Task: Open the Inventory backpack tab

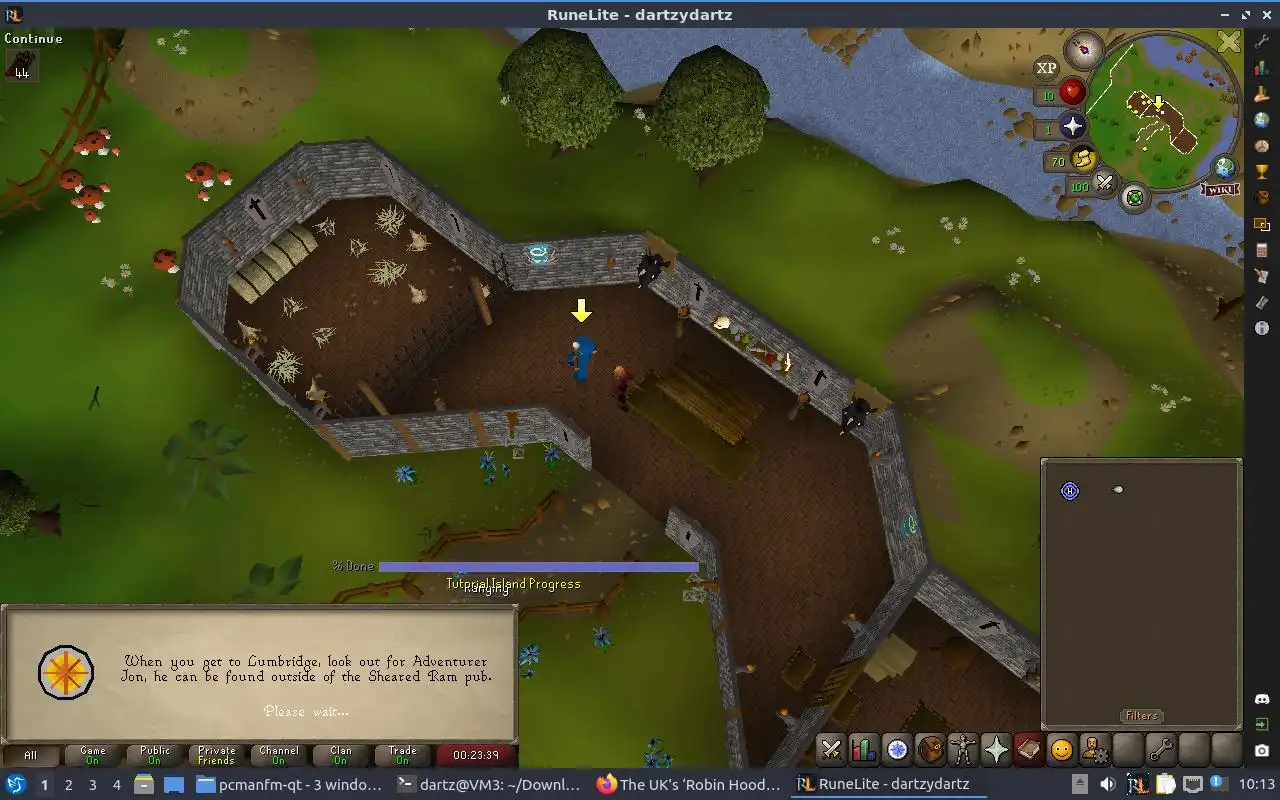Action: 930,749
